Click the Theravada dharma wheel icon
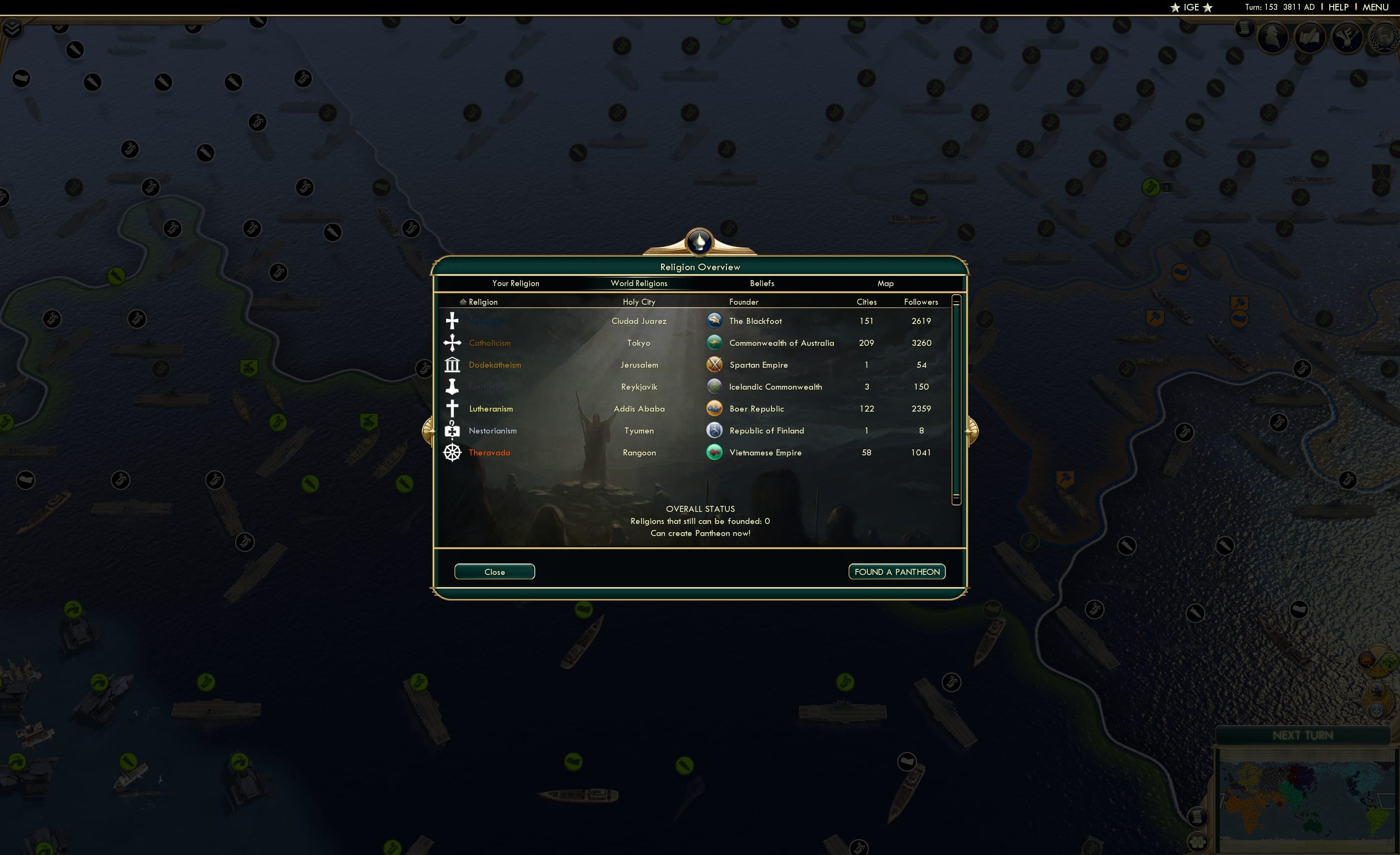The image size is (1400, 855). click(452, 452)
